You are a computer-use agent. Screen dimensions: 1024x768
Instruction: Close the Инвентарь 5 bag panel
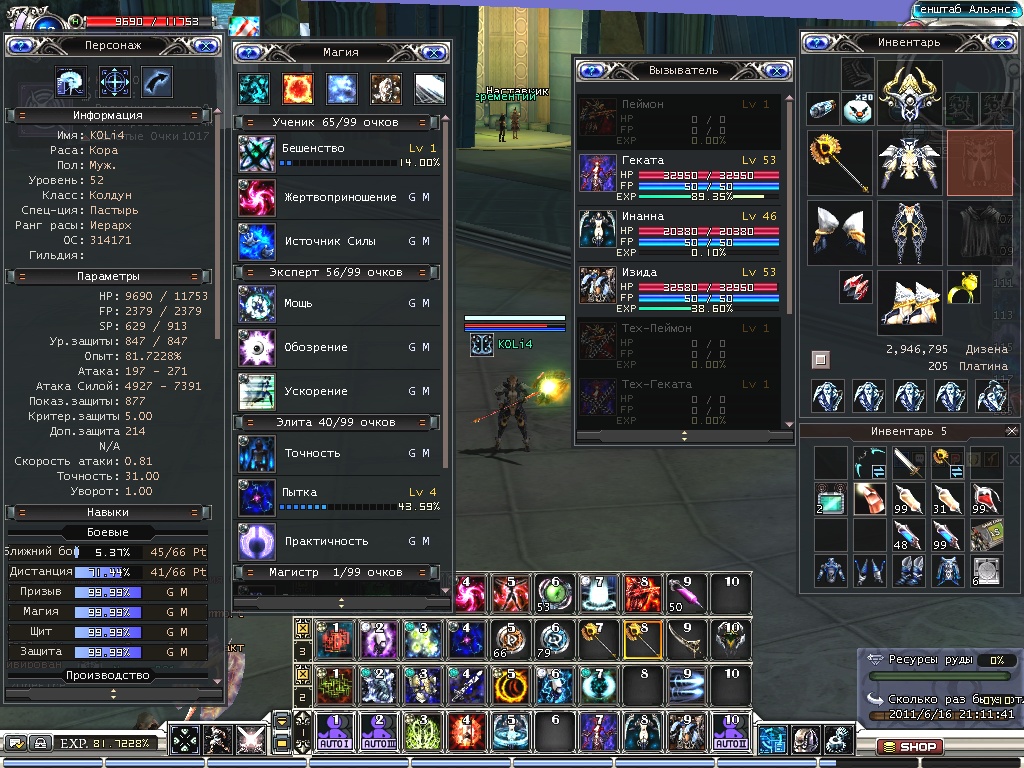(1011, 431)
